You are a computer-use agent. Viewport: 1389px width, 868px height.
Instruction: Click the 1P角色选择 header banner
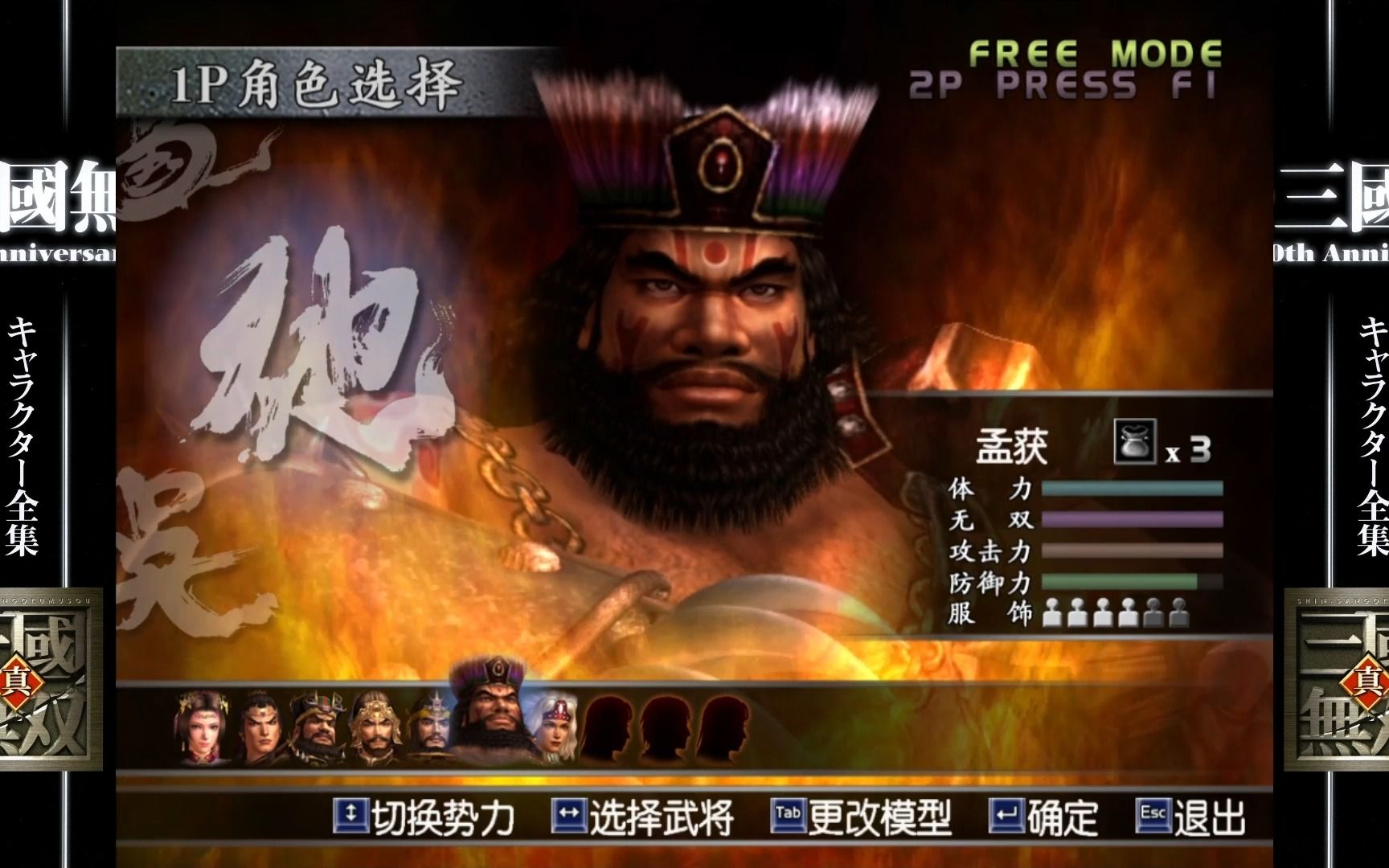[x=318, y=81]
